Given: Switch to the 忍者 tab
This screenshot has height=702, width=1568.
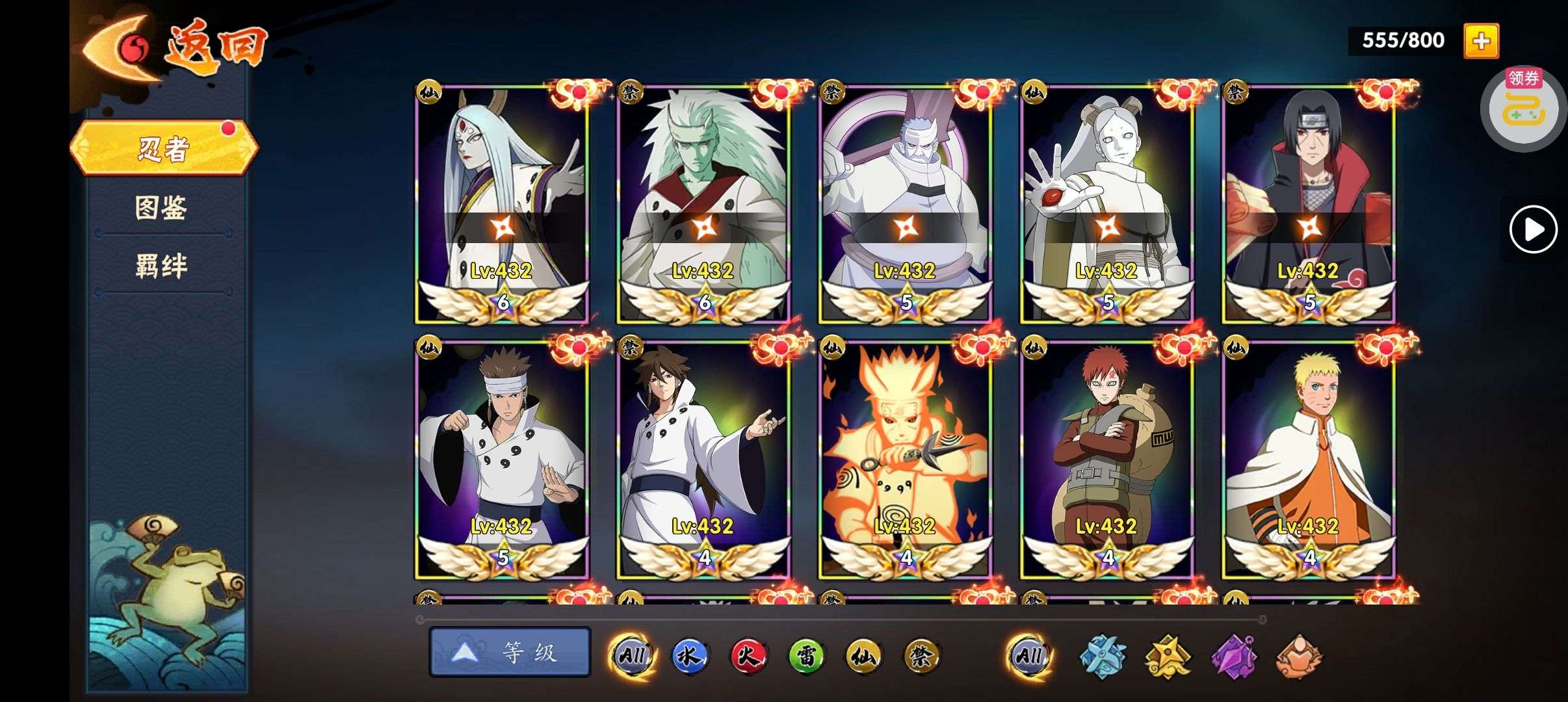Looking at the screenshot, I should [163, 148].
